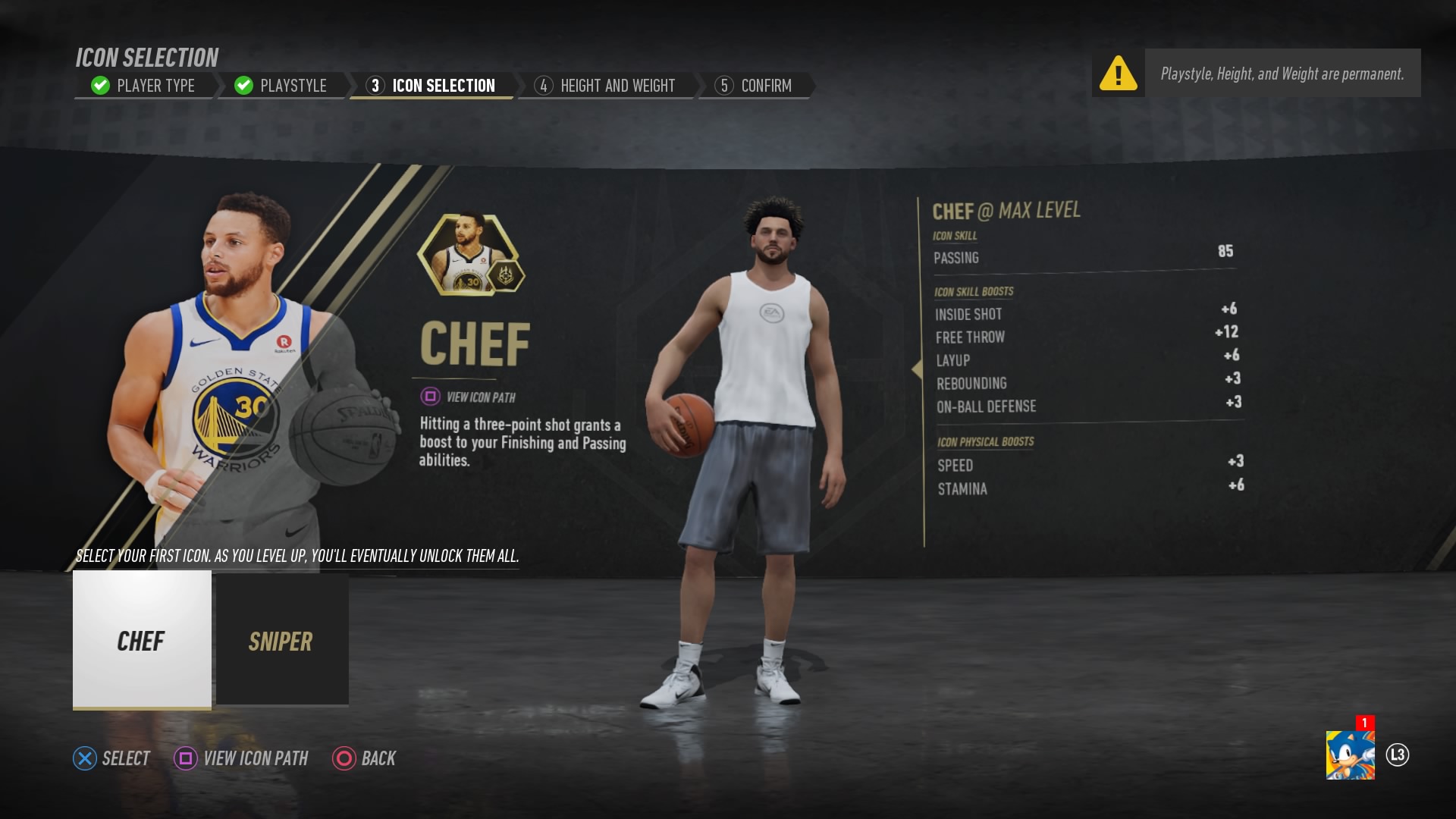This screenshot has height=819, width=1456.
Task: Select the green checkmark on Player Type
Action: [99, 85]
